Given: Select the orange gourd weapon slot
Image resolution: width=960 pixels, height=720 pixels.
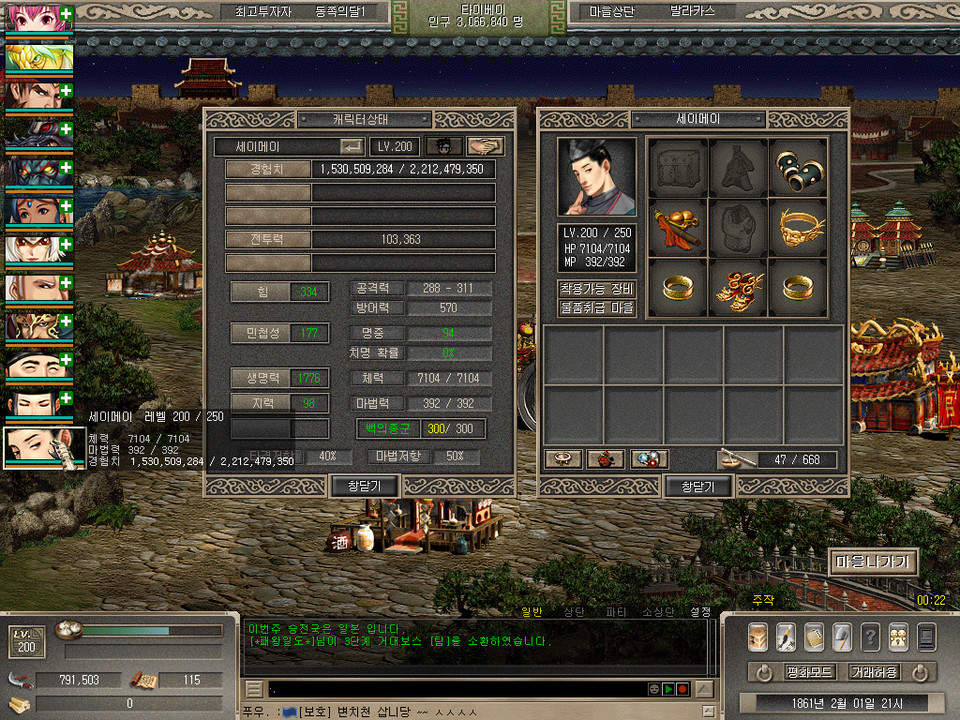Looking at the screenshot, I should click(x=678, y=228).
